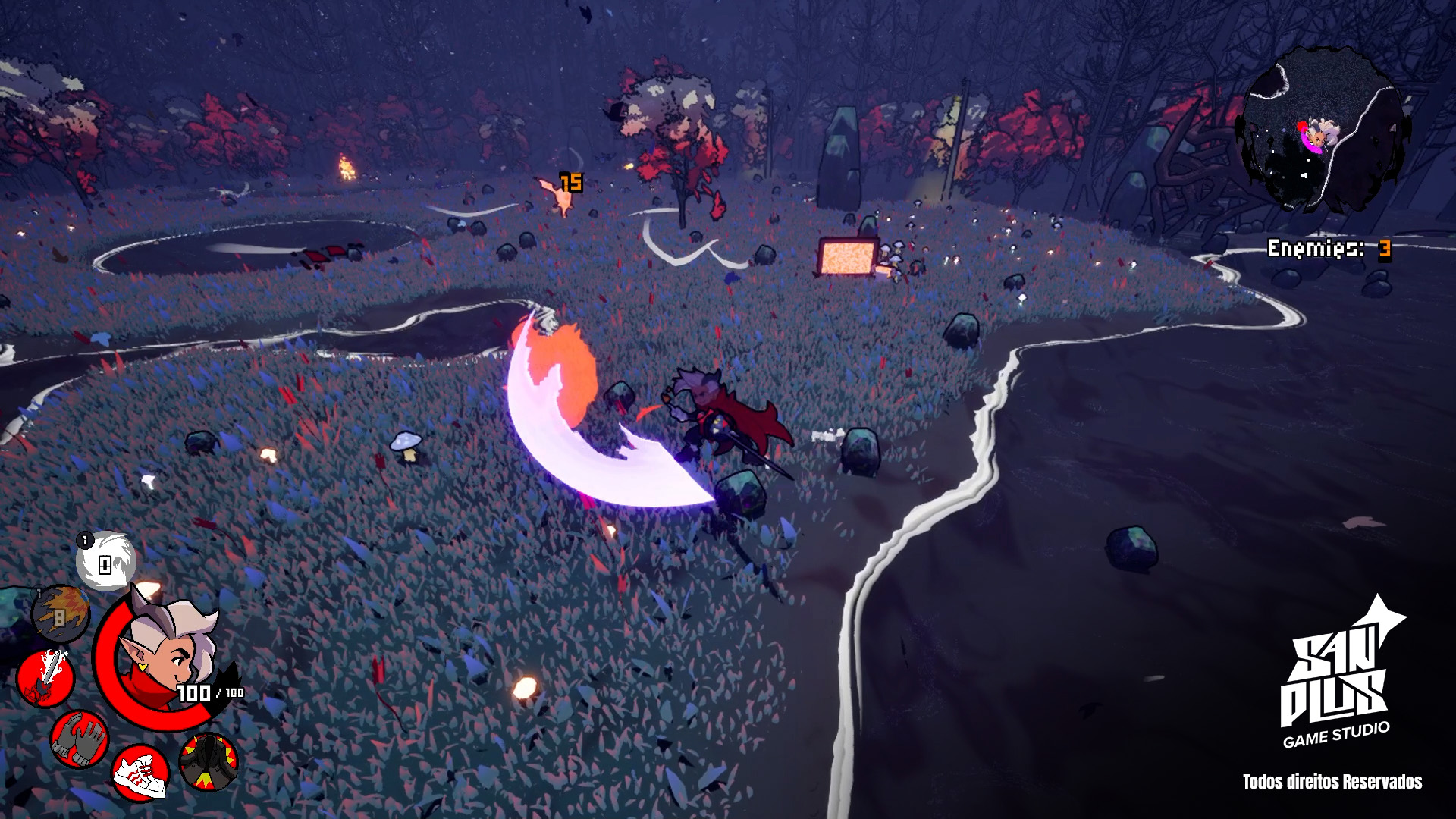Click the orange 15 damage number
1456x819 pixels.
coord(571,181)
